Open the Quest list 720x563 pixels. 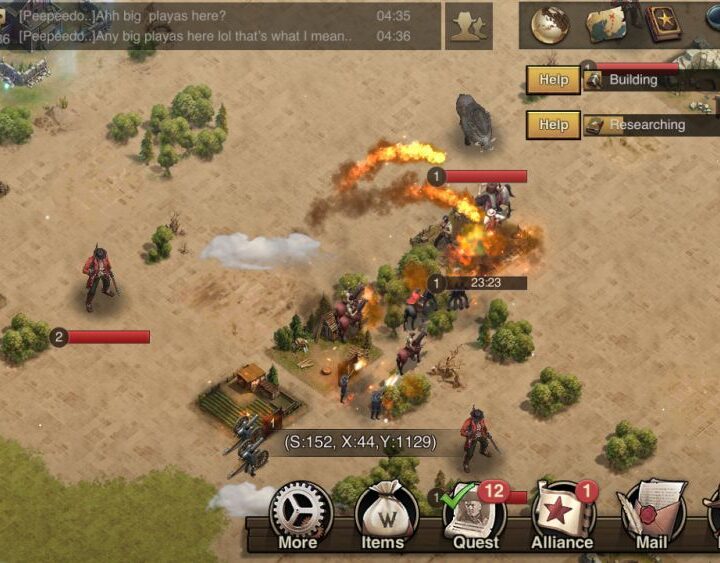(475, 515)
